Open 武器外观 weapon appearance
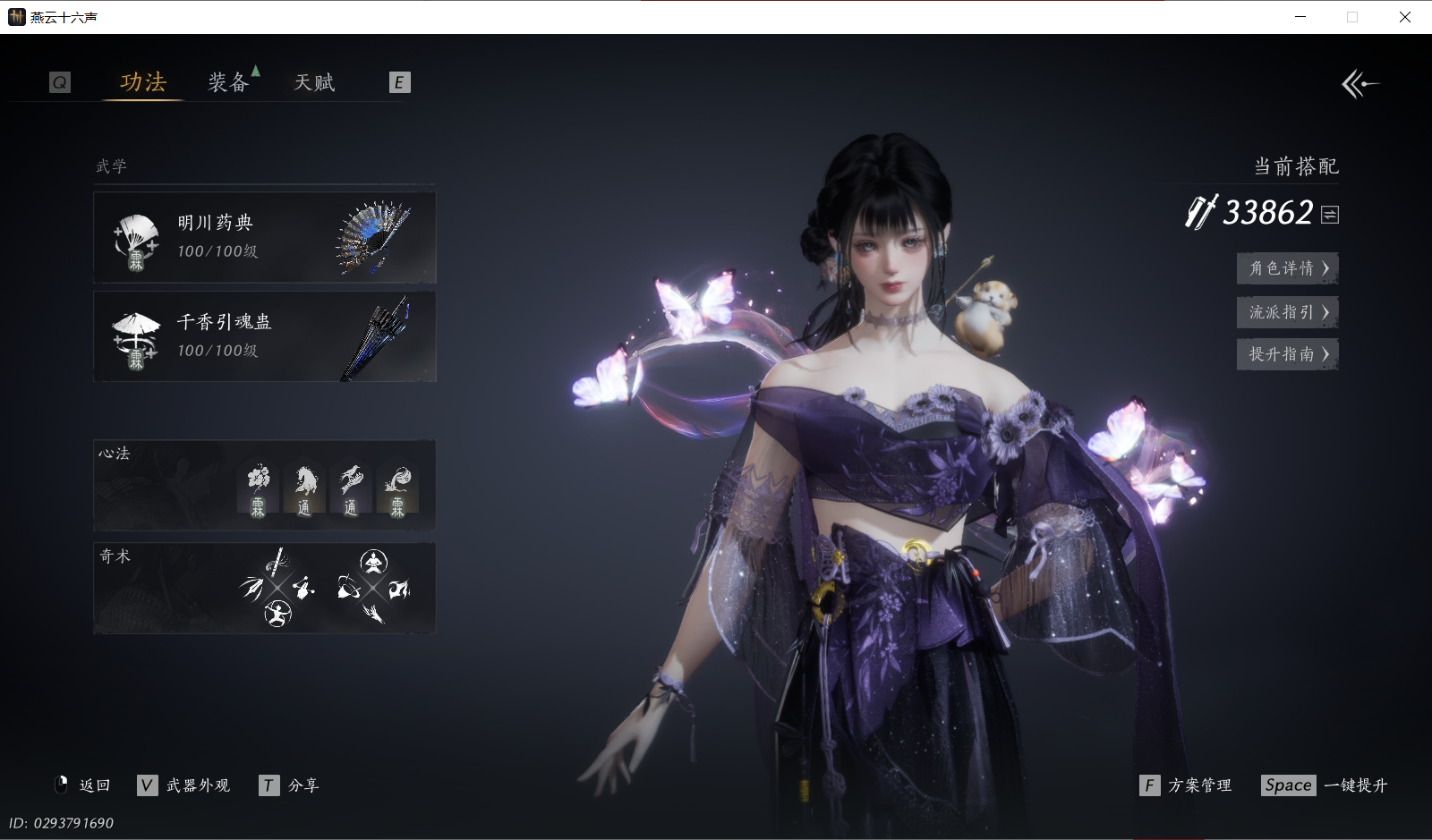 coord(184,785)
